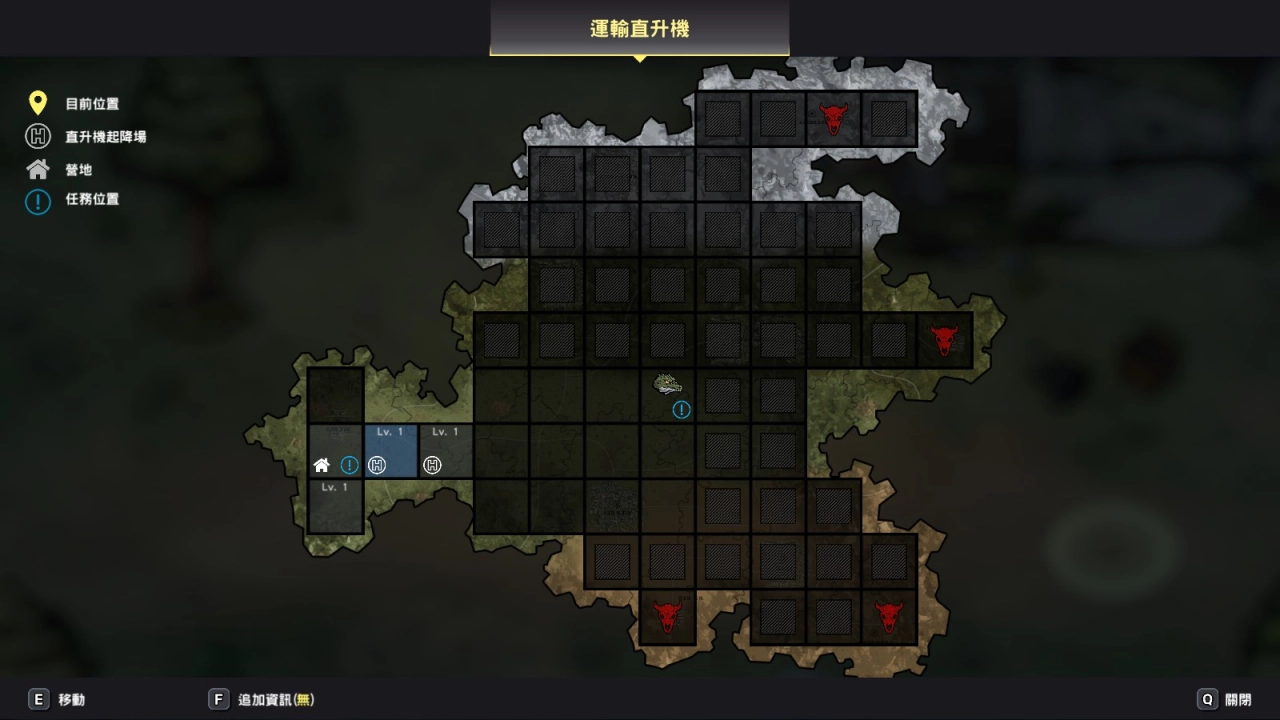Click the crocodile icon on the map
The width and height of the screenshot is (1280, 720).
pos(668,384)
